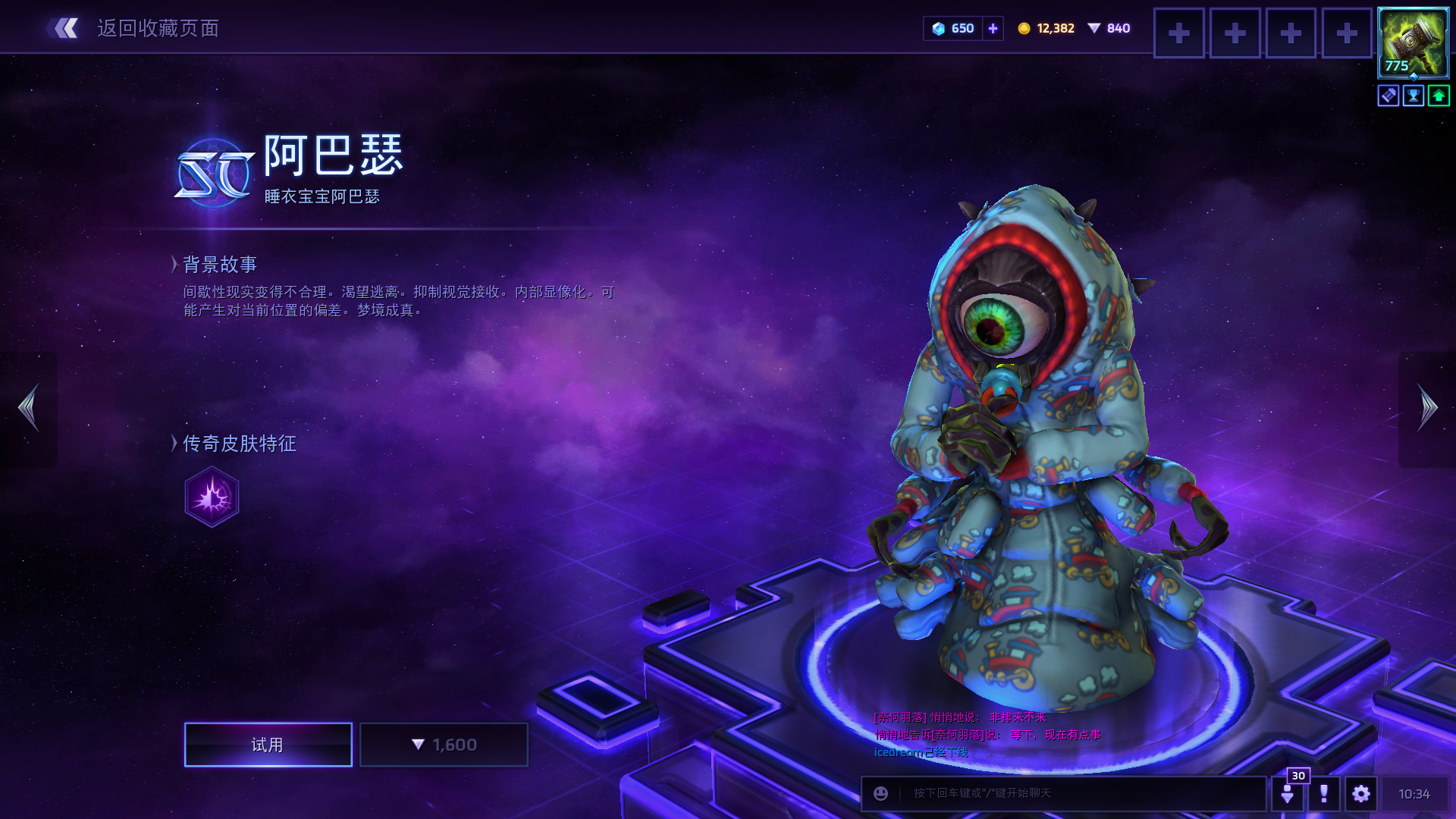Viewport: 1456px width, 819px height.
Task: Open the friends list showing 30
Action: click(1288, 793)
